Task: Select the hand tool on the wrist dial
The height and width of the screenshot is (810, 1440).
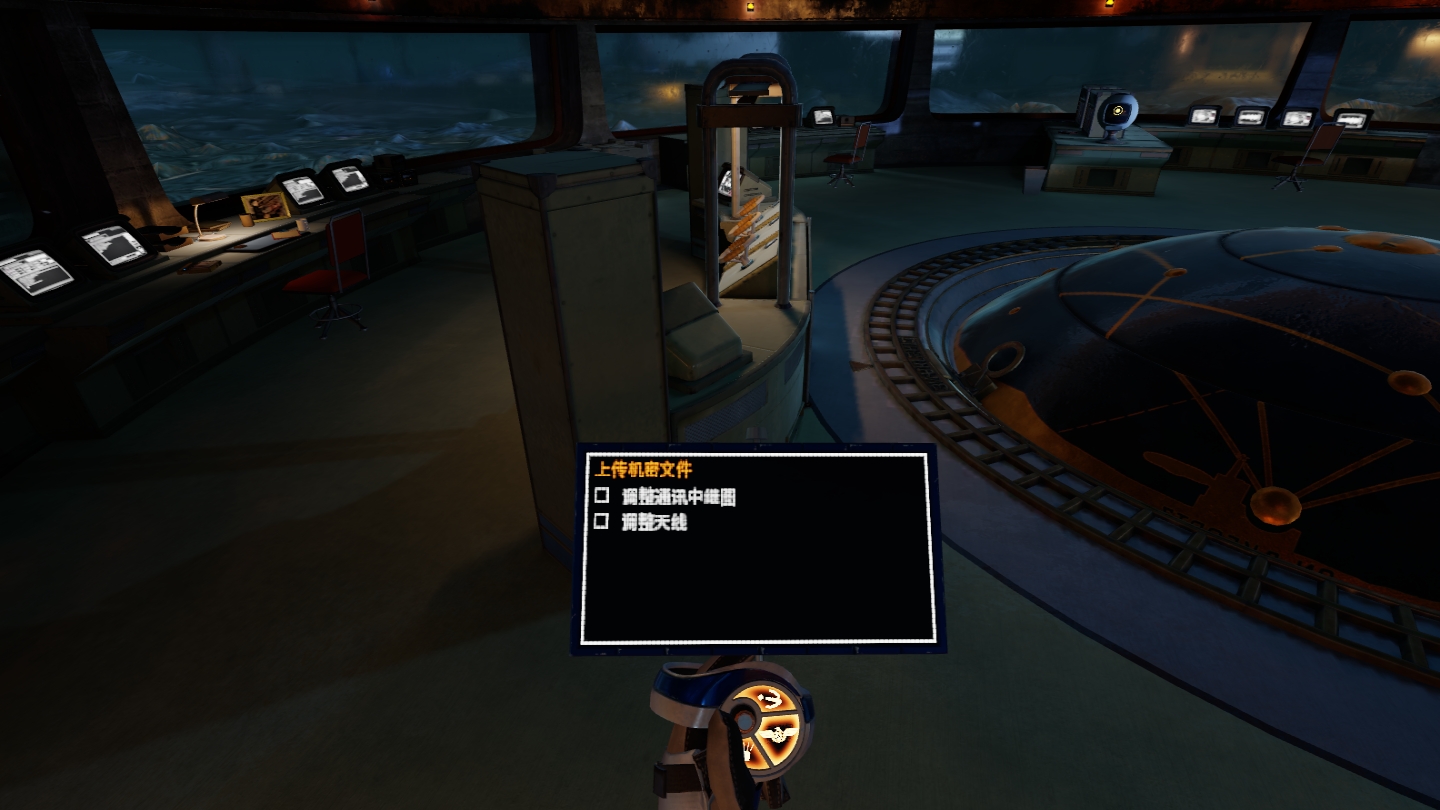Action: click(x=748, y=753)
